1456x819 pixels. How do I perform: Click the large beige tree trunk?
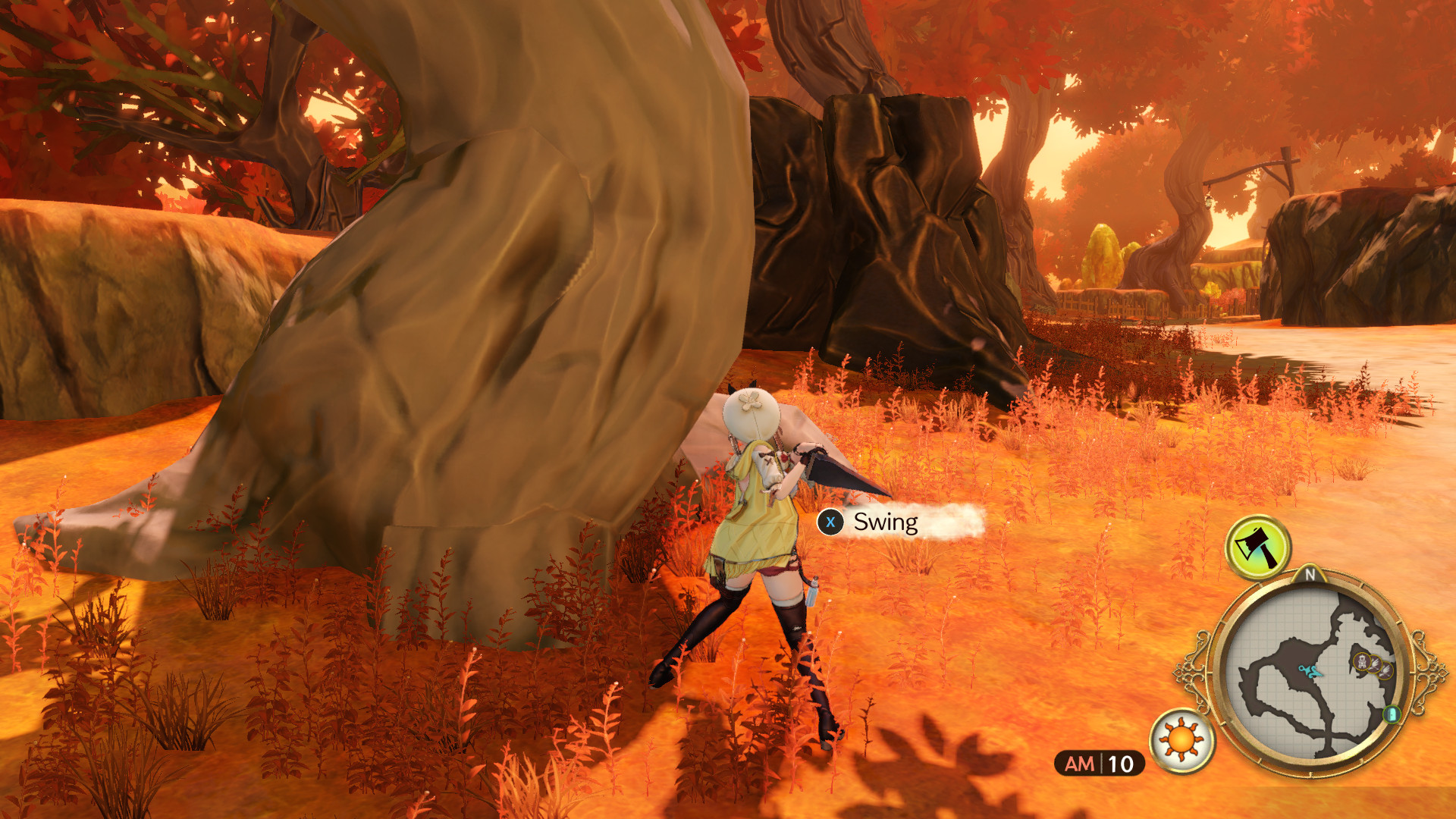(493, 303)
